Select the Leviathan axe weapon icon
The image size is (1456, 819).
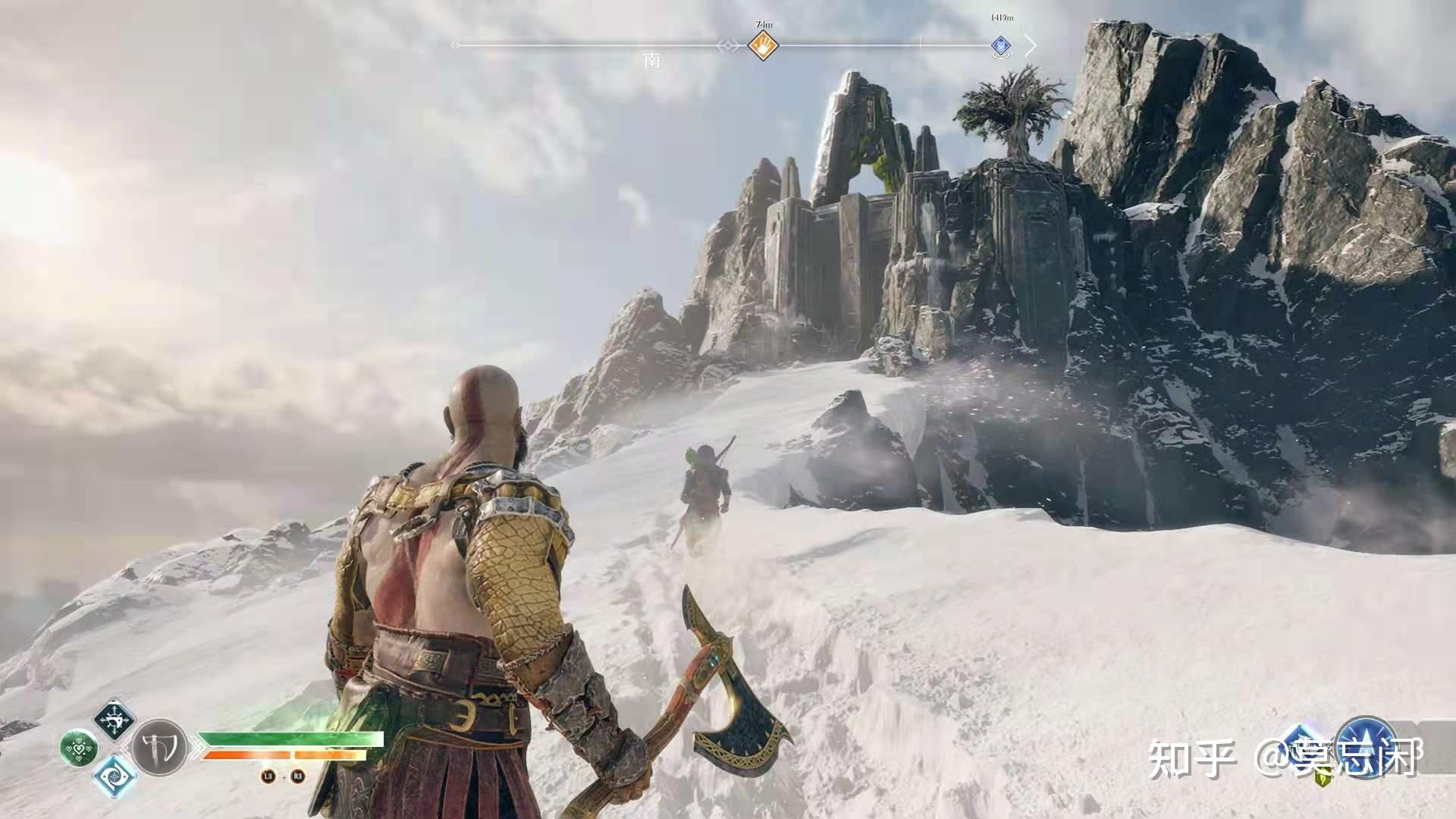coord(160,748)
